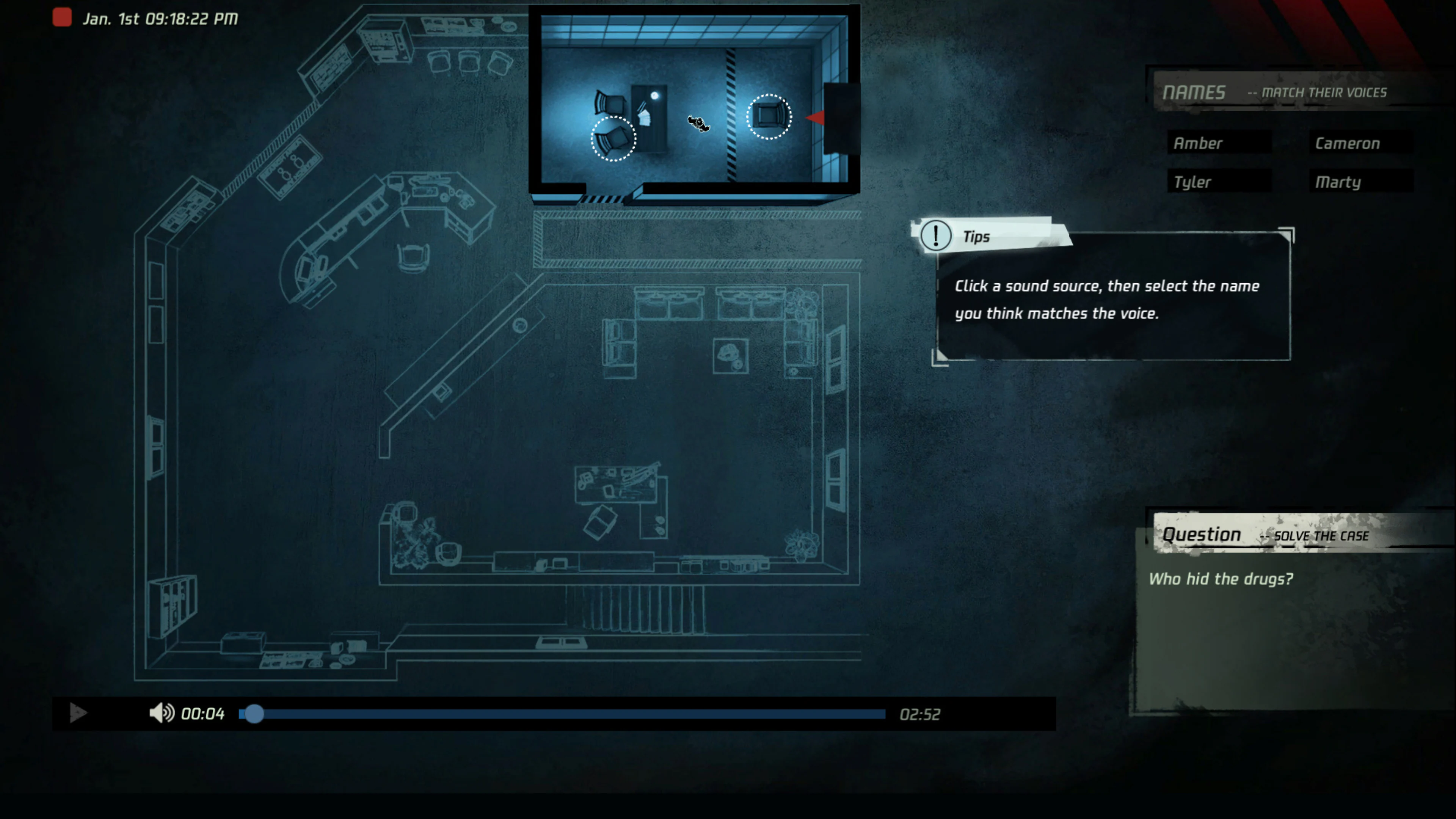Image resolution: width=1456 pixels, height=819 pixels.
Task: Select the empty chair circle to assign a voice
Action: (614, 138)
